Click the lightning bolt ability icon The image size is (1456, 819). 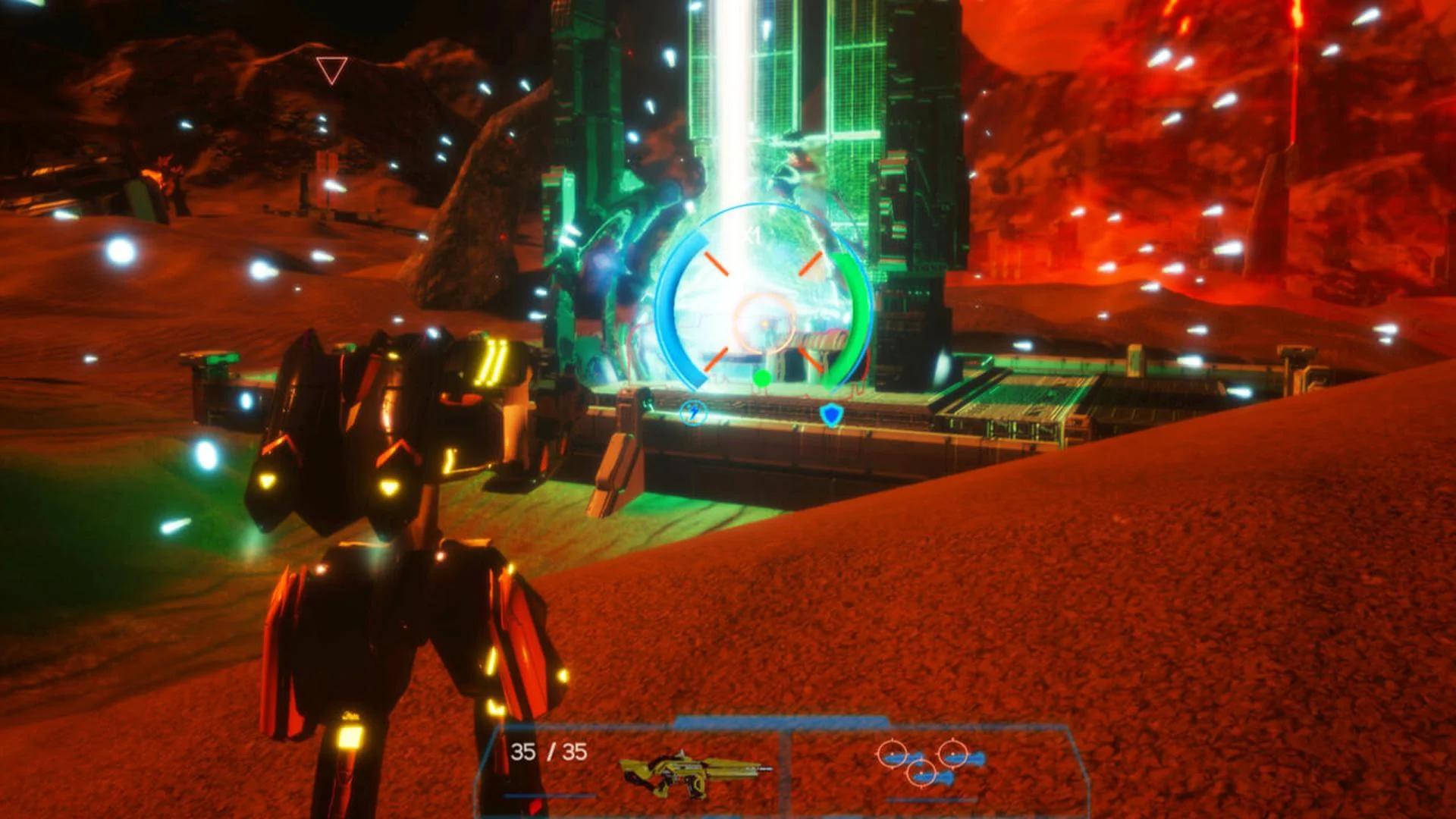pyautogui.click(x=695, y=413)
